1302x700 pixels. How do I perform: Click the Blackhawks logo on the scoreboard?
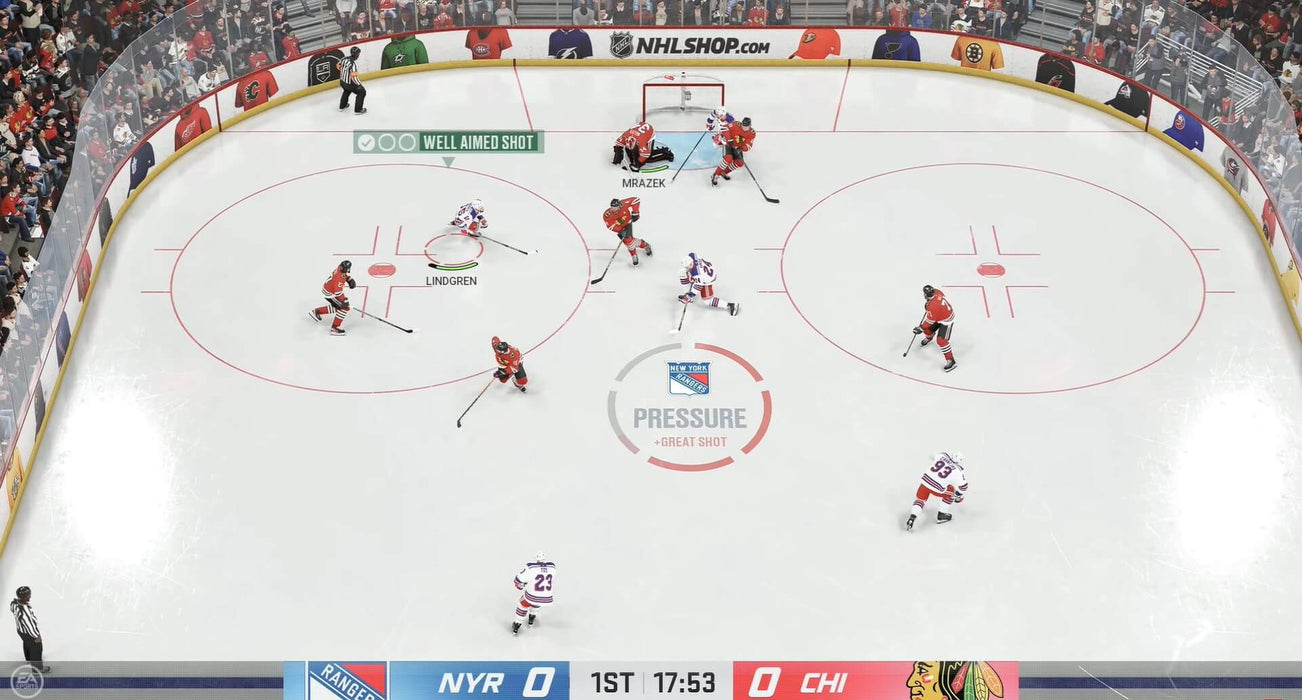[956, 681]
